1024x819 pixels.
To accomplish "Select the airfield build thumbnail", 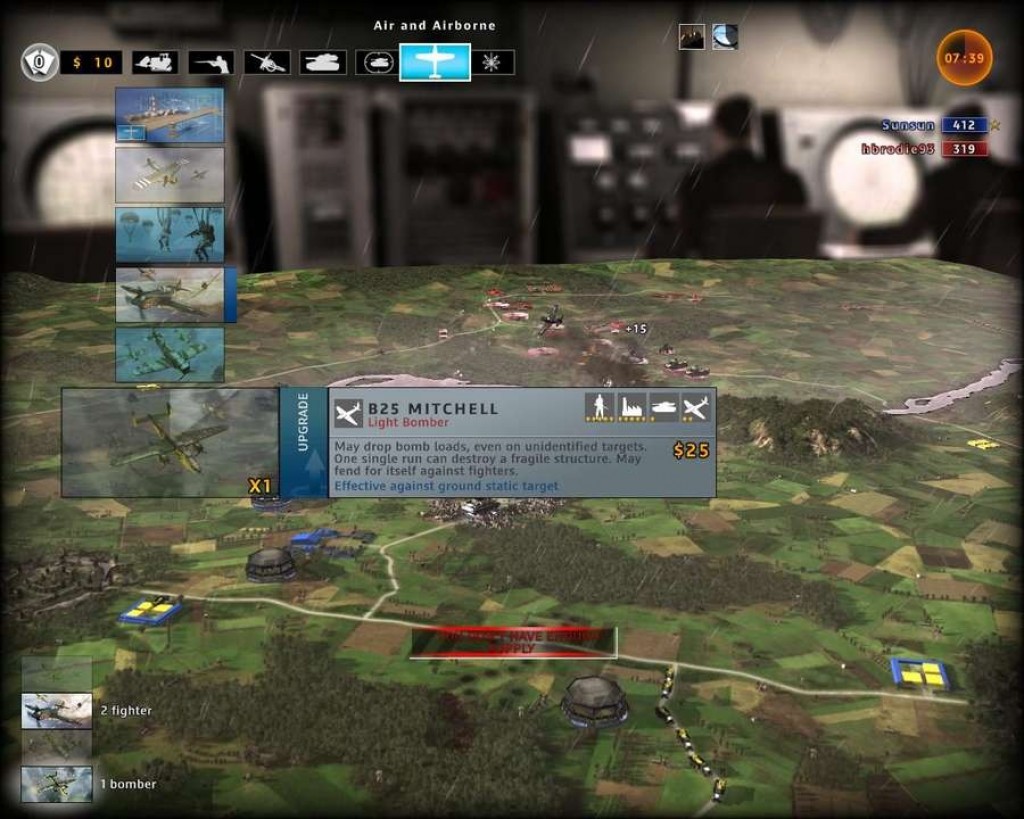I will (169, 114).
